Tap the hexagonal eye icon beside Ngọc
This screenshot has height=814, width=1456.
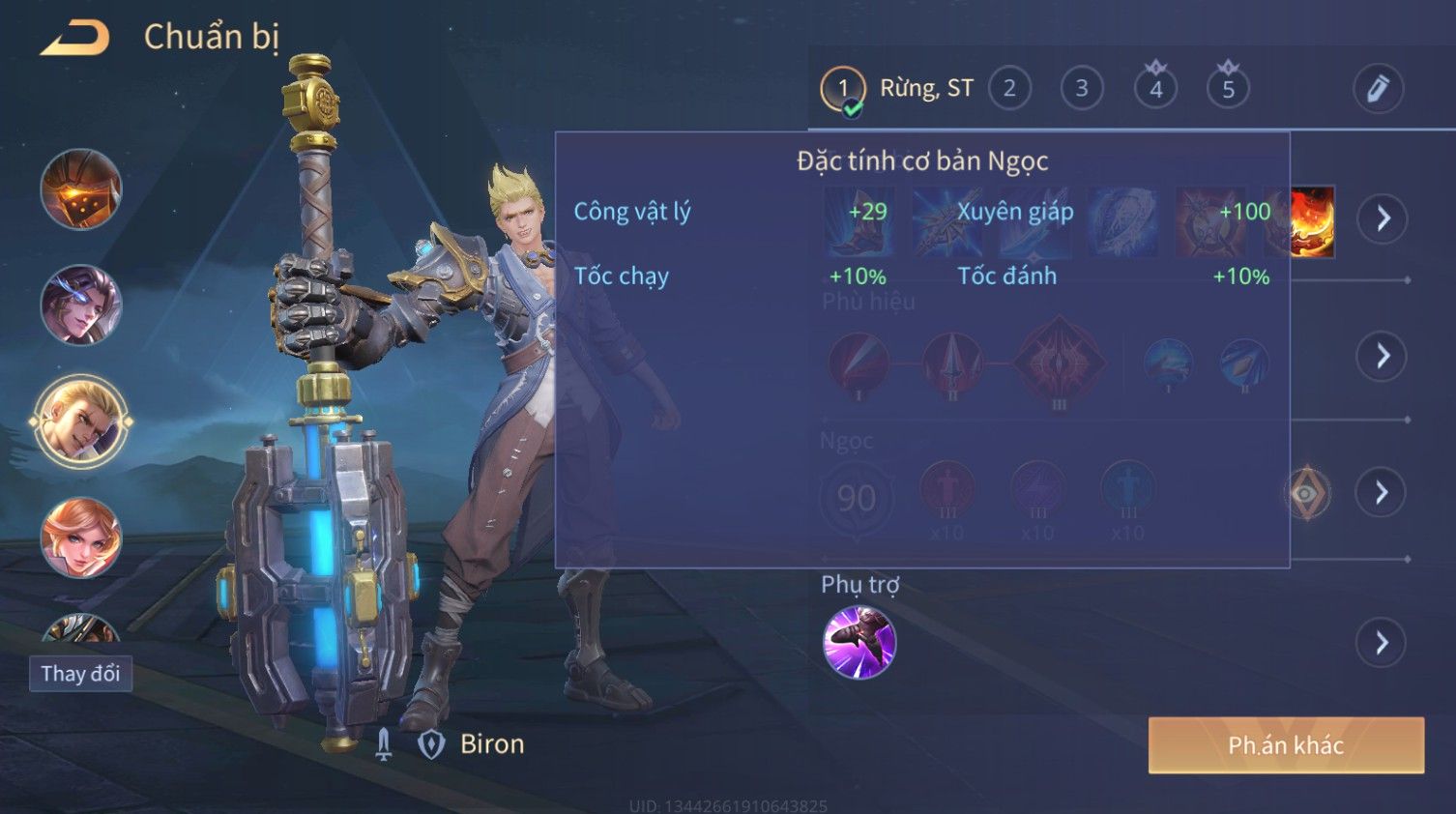(x=1307, y=493)
